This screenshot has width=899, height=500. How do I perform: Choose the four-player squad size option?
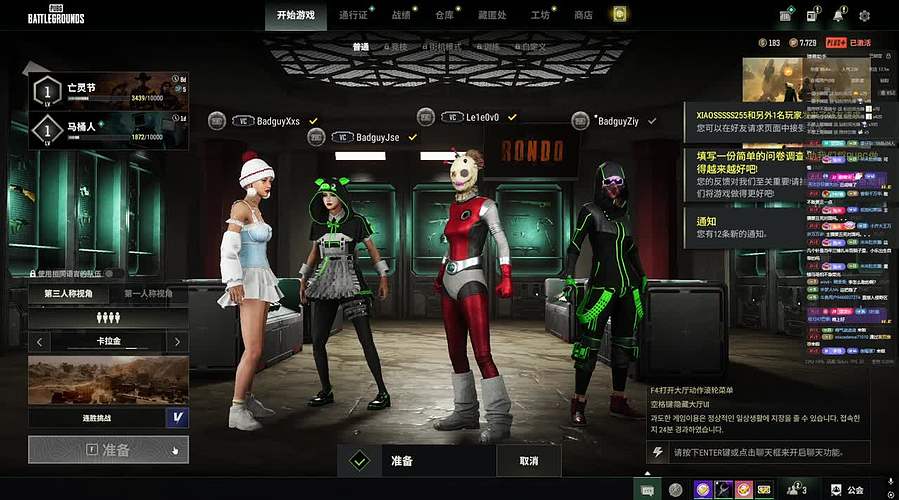108,317
